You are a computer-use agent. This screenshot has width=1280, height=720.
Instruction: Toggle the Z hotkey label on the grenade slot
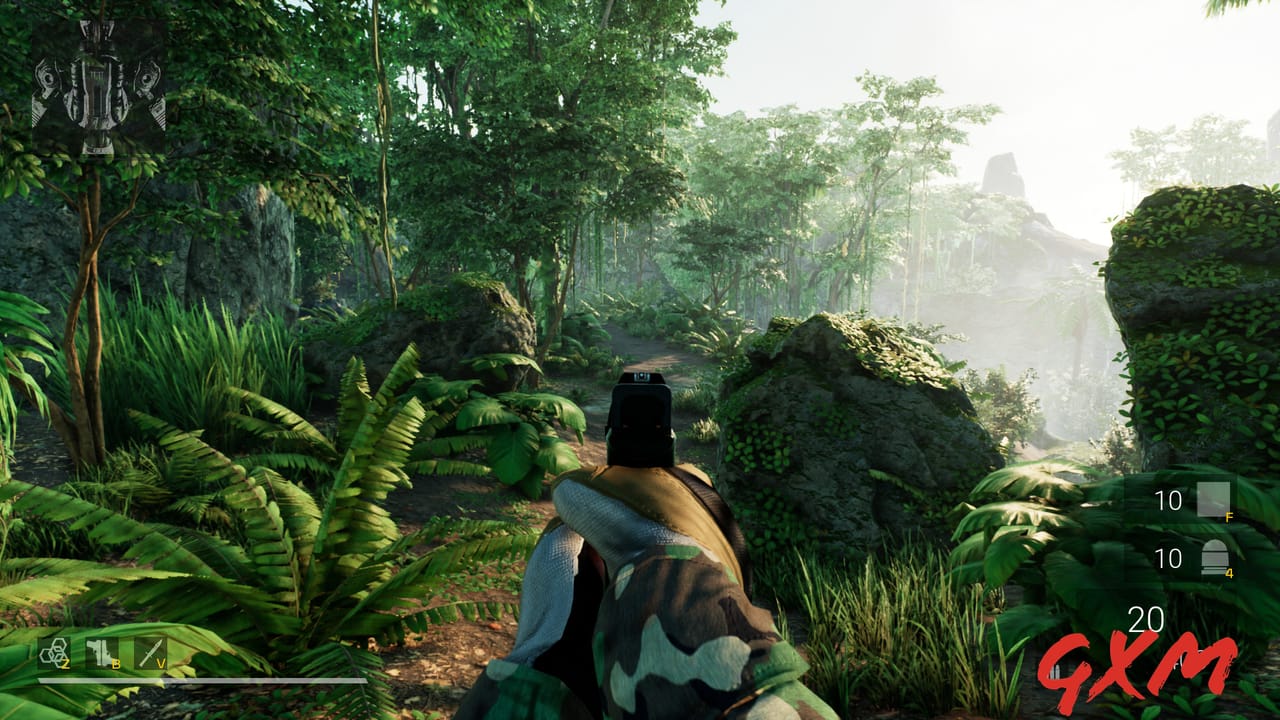tap(65, 663)
